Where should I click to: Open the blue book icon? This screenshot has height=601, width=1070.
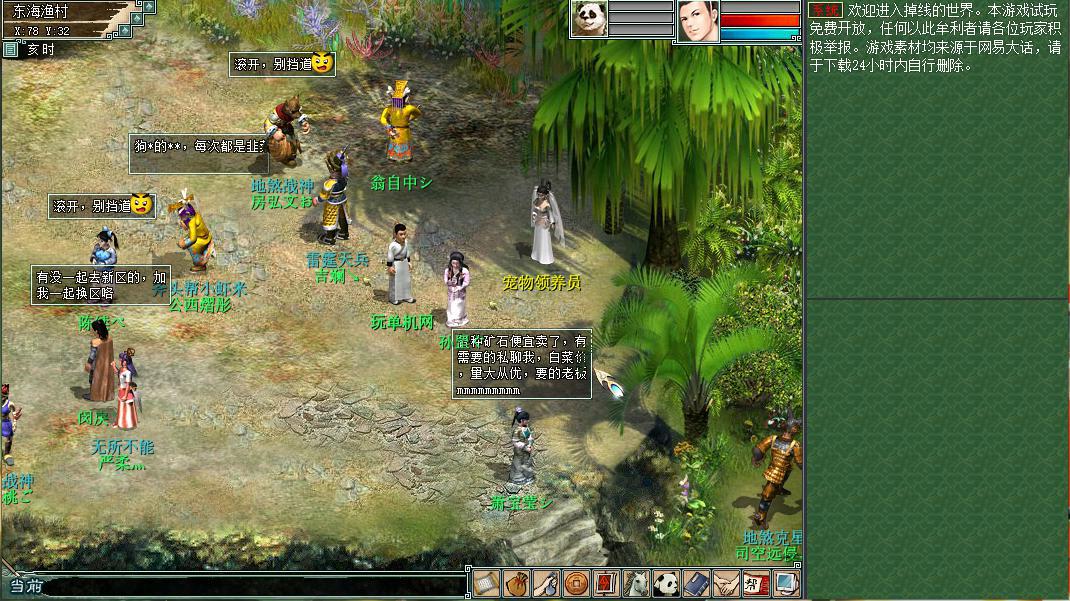[x=696, y=583]
